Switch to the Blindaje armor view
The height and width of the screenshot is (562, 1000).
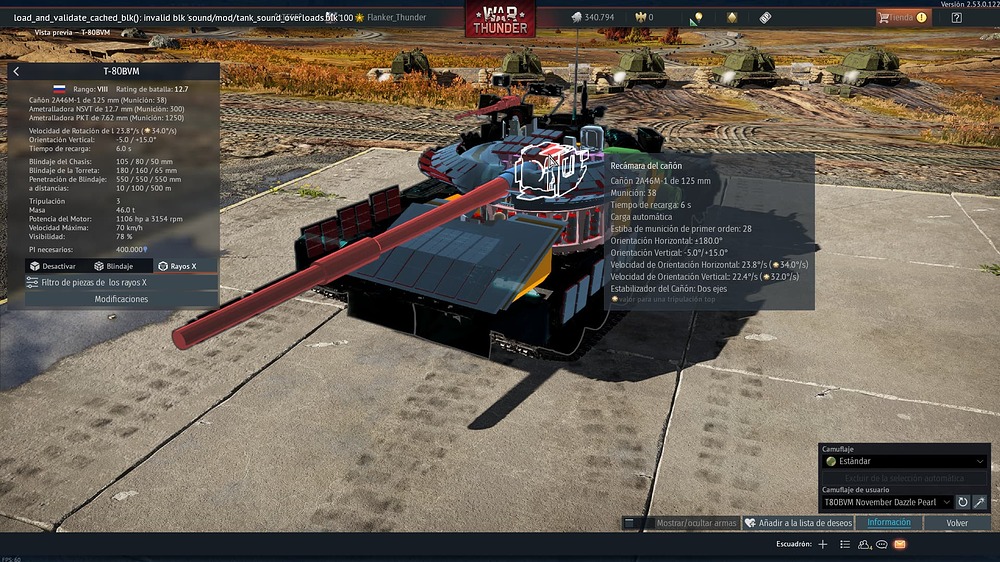click(x=114, y=266)
